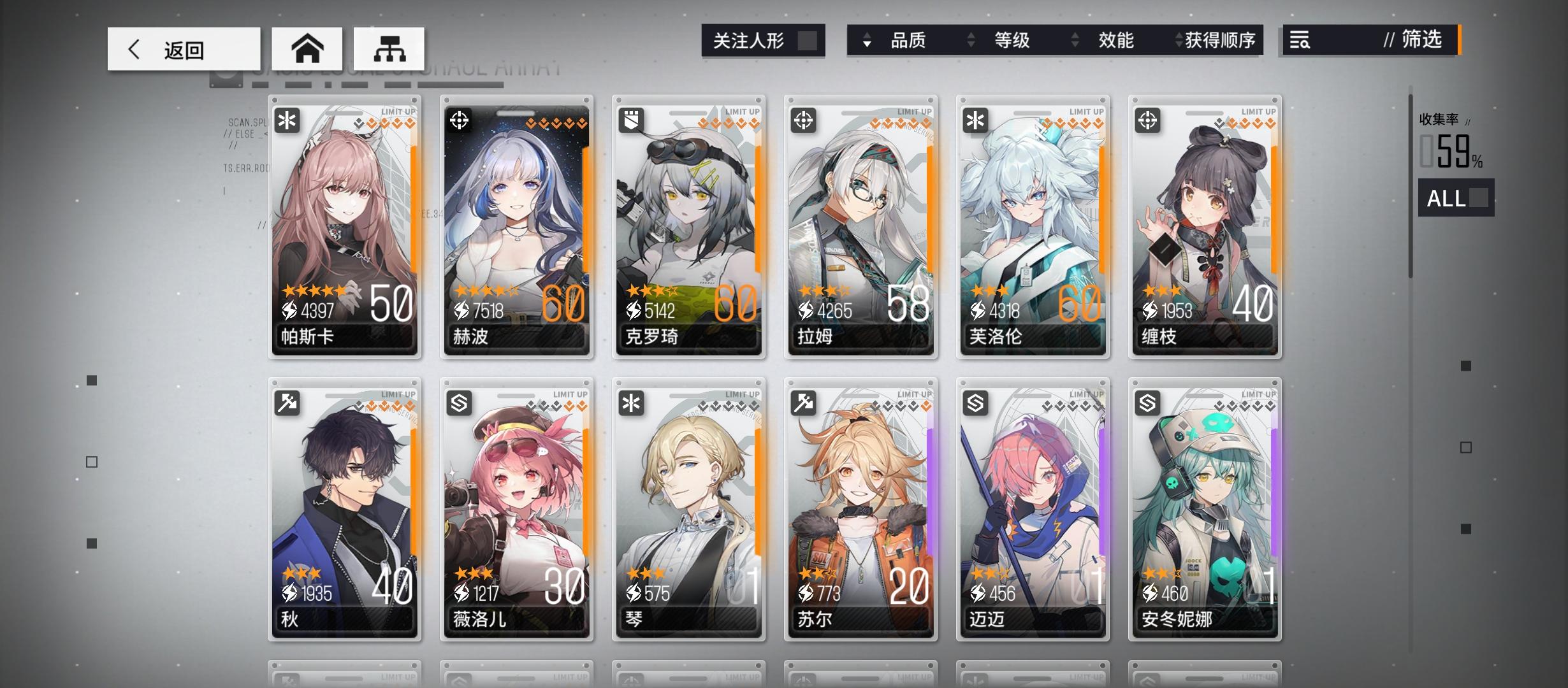The width and height of the screenshot is (1568, 688).
Task: Open the 品质 sorting dropdown
Action: [865, 40]
